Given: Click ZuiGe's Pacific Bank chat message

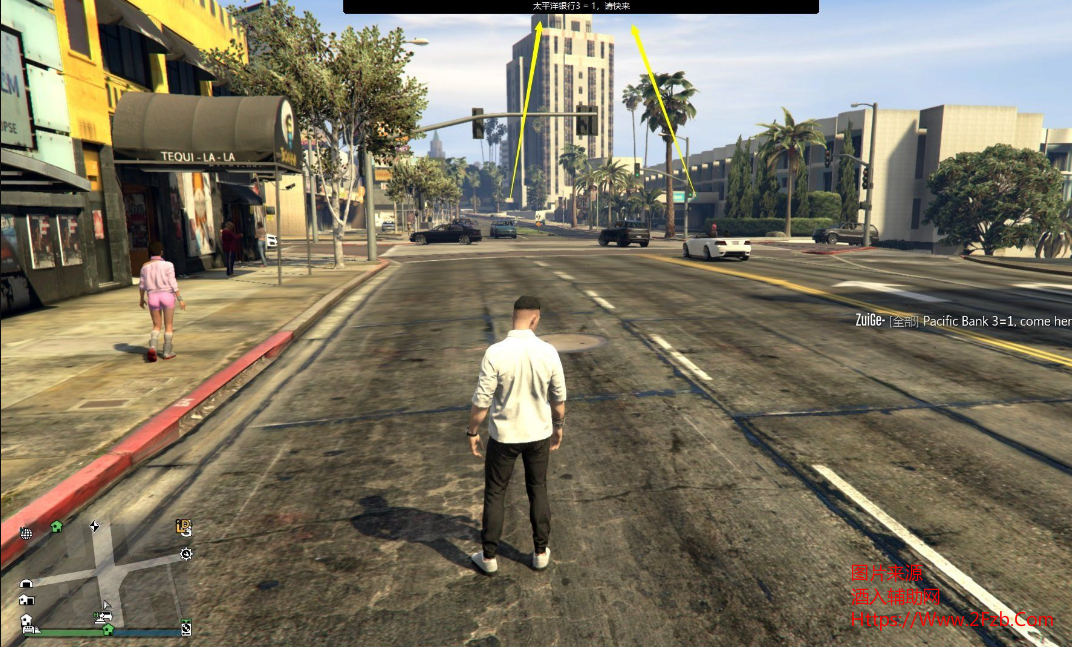Looking at the screenshot, I should coord(962,321).
